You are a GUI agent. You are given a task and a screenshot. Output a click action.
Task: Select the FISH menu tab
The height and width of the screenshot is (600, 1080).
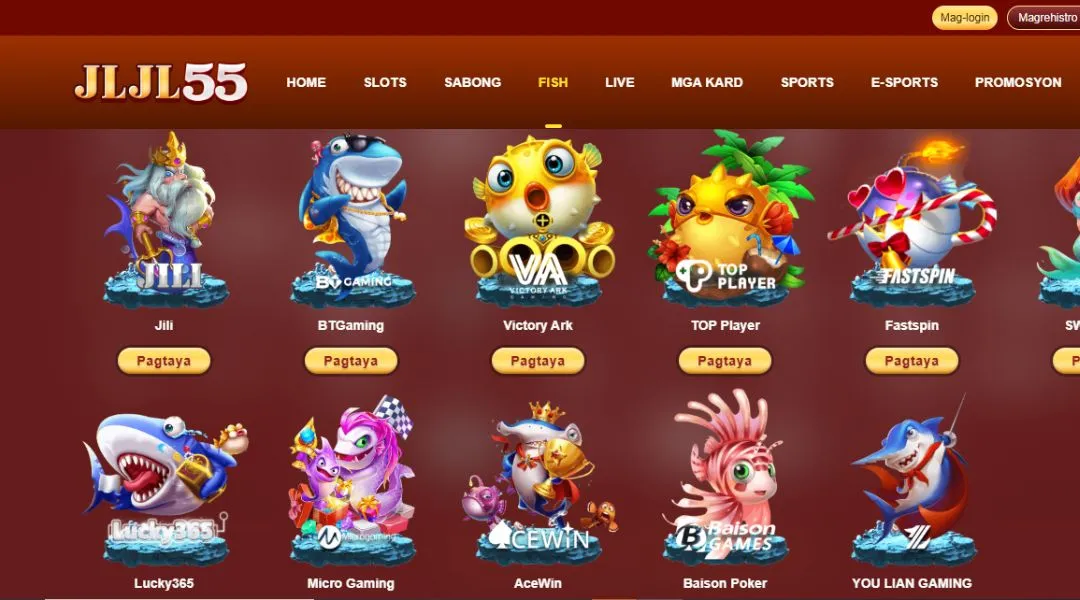click(553, 82)
